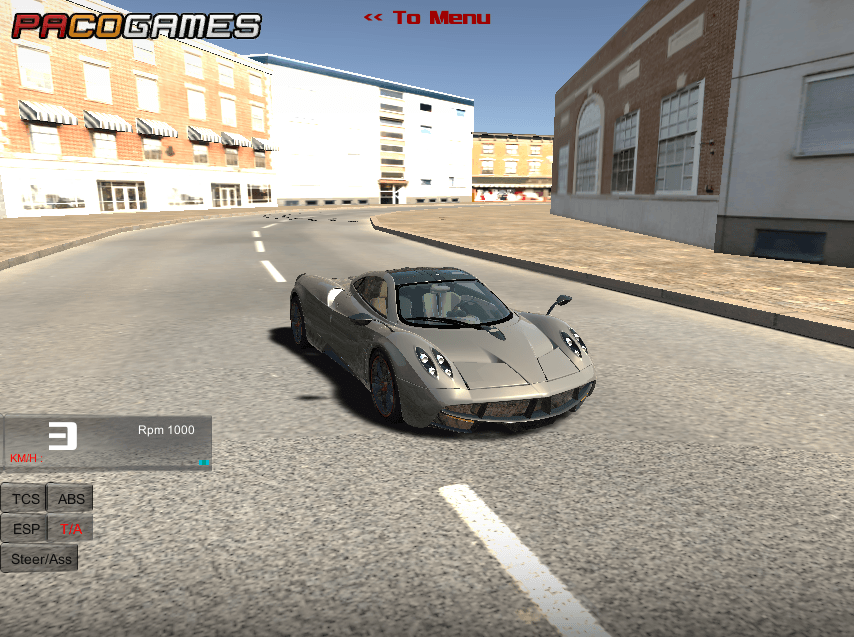The width and height of the screenshot is (854, 637).
Task: Toggle the ABS braking button
Action: (71, 499)
